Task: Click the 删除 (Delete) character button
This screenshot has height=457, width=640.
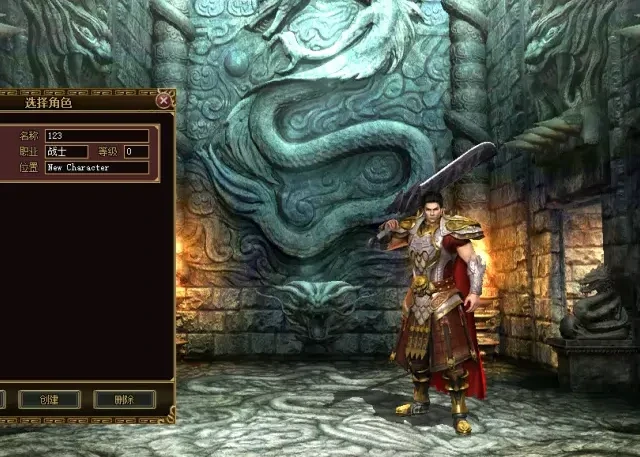Action: tap(124, 399)
